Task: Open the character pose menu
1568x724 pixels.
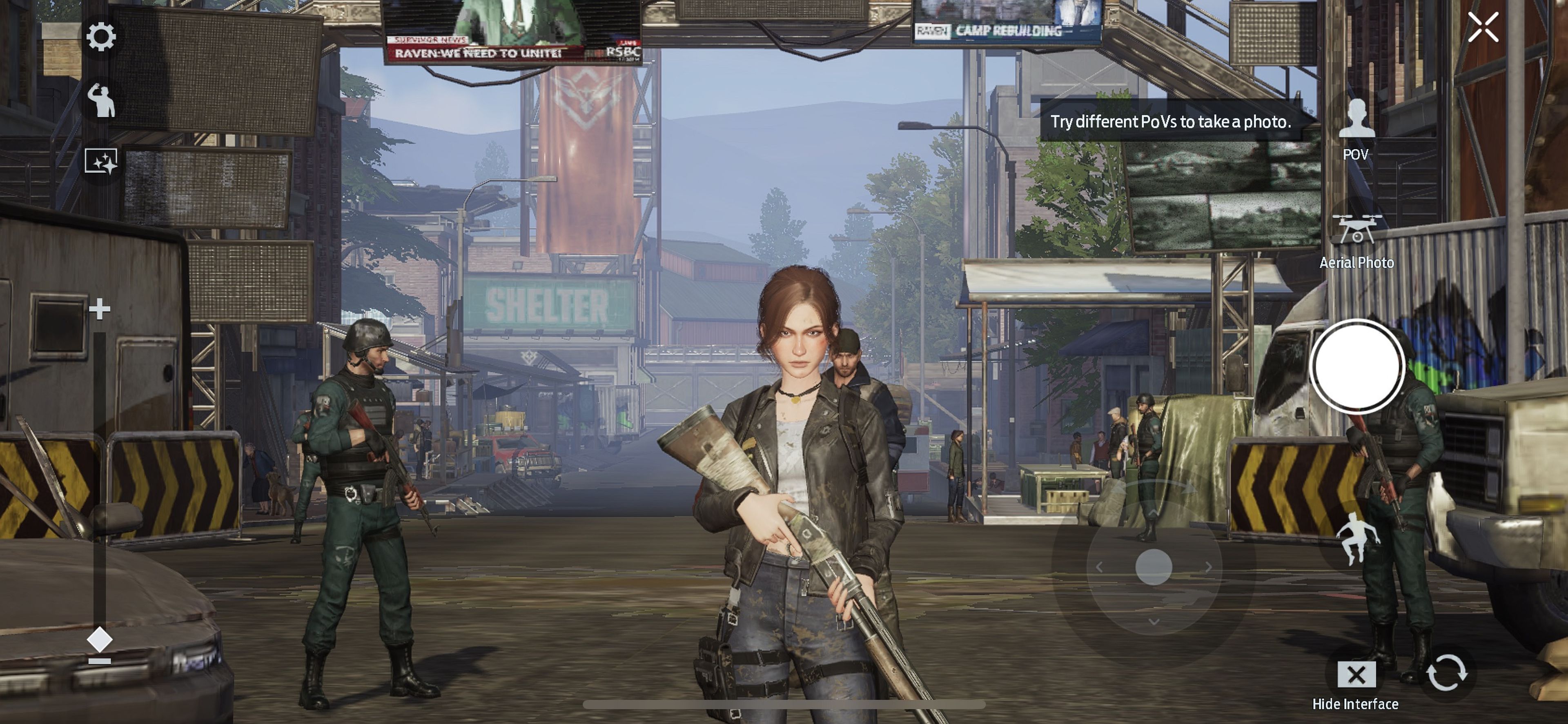Action: [x=101, y=100]
